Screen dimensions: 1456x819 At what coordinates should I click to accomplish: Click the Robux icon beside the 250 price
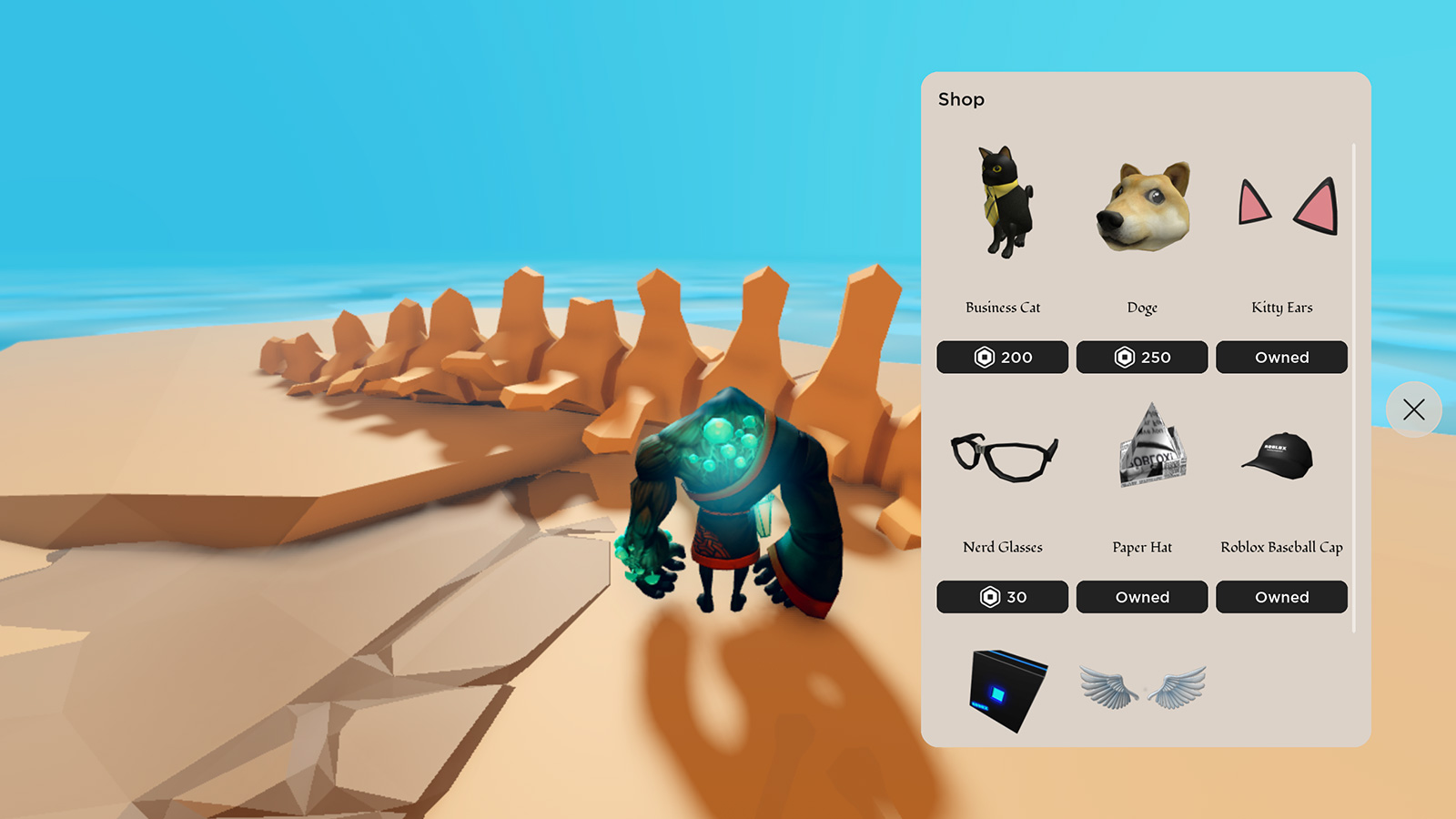1125,357
